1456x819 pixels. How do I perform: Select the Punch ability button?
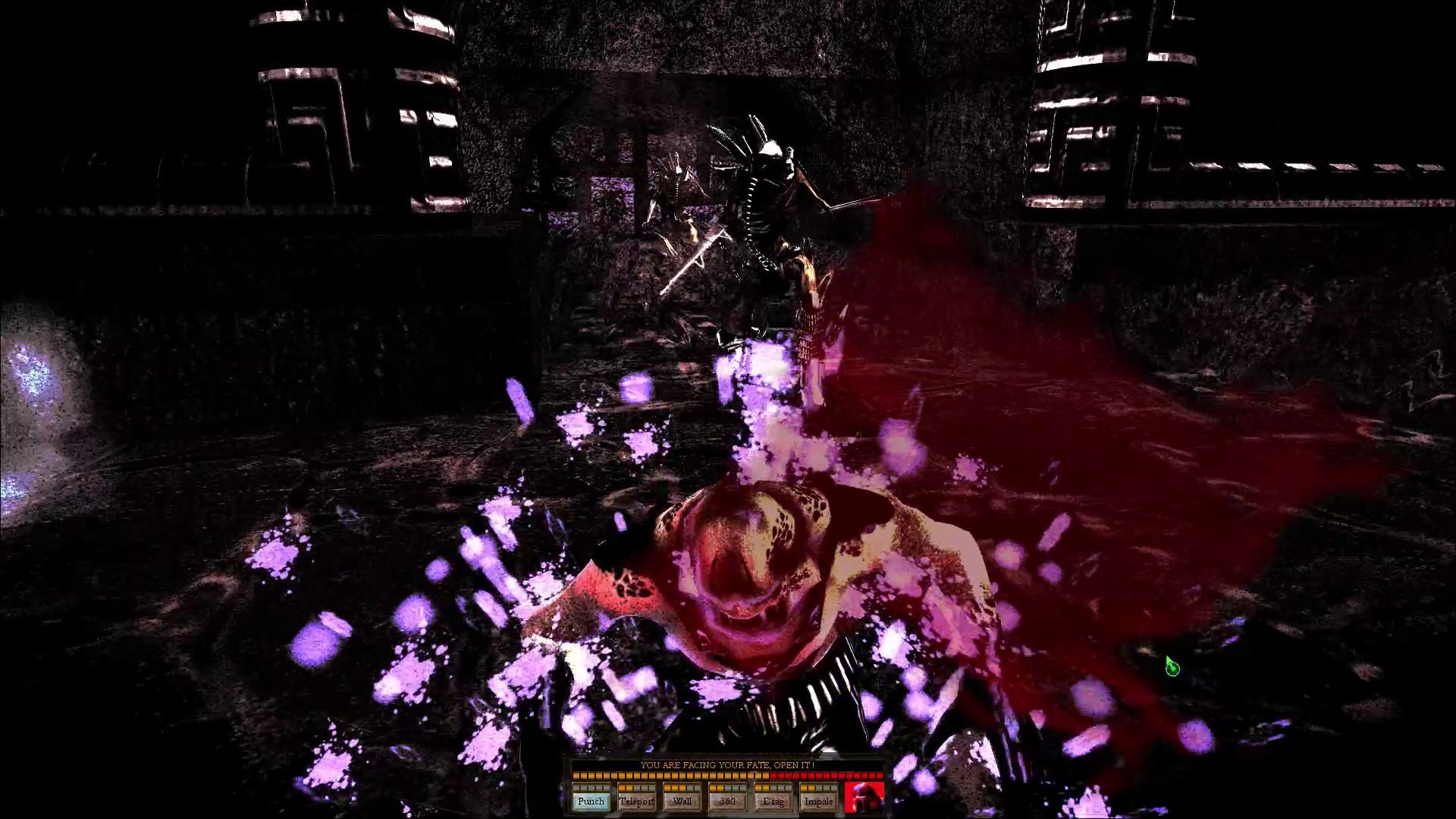point(591,801)
